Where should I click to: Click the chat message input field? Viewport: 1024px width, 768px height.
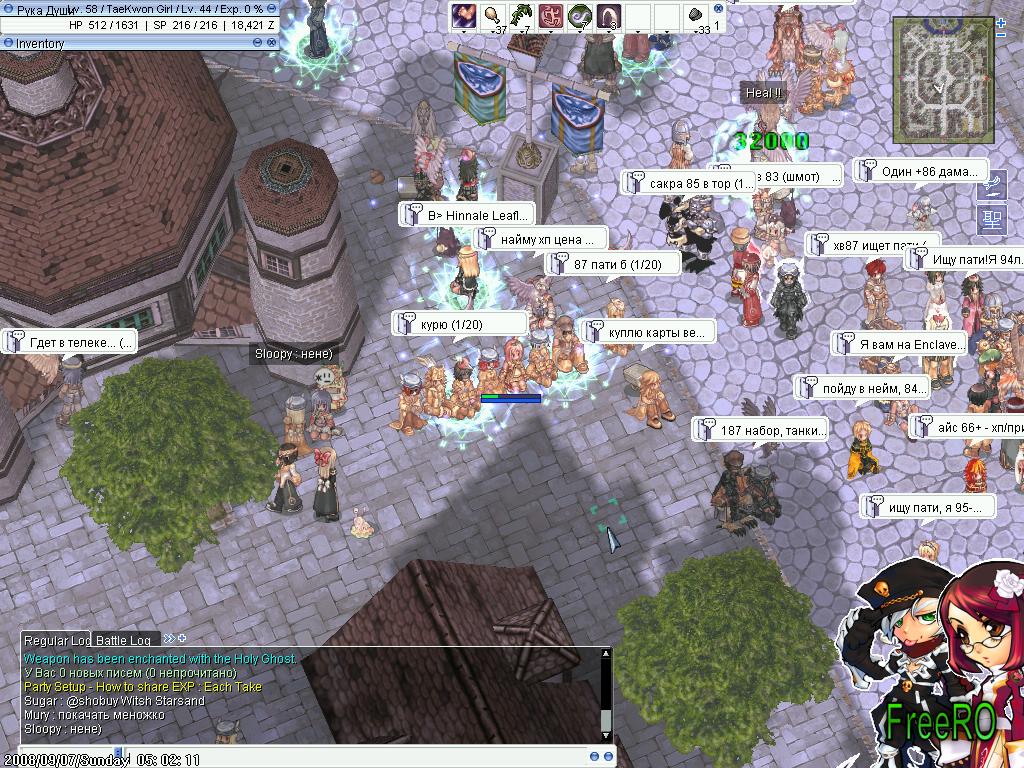(x=350, y=757)
